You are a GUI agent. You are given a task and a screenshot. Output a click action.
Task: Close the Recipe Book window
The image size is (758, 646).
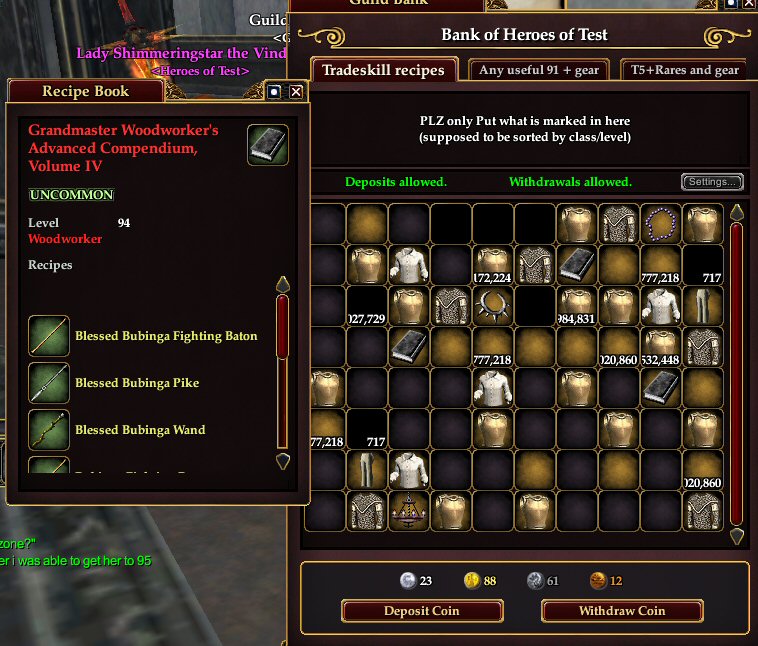296,92
